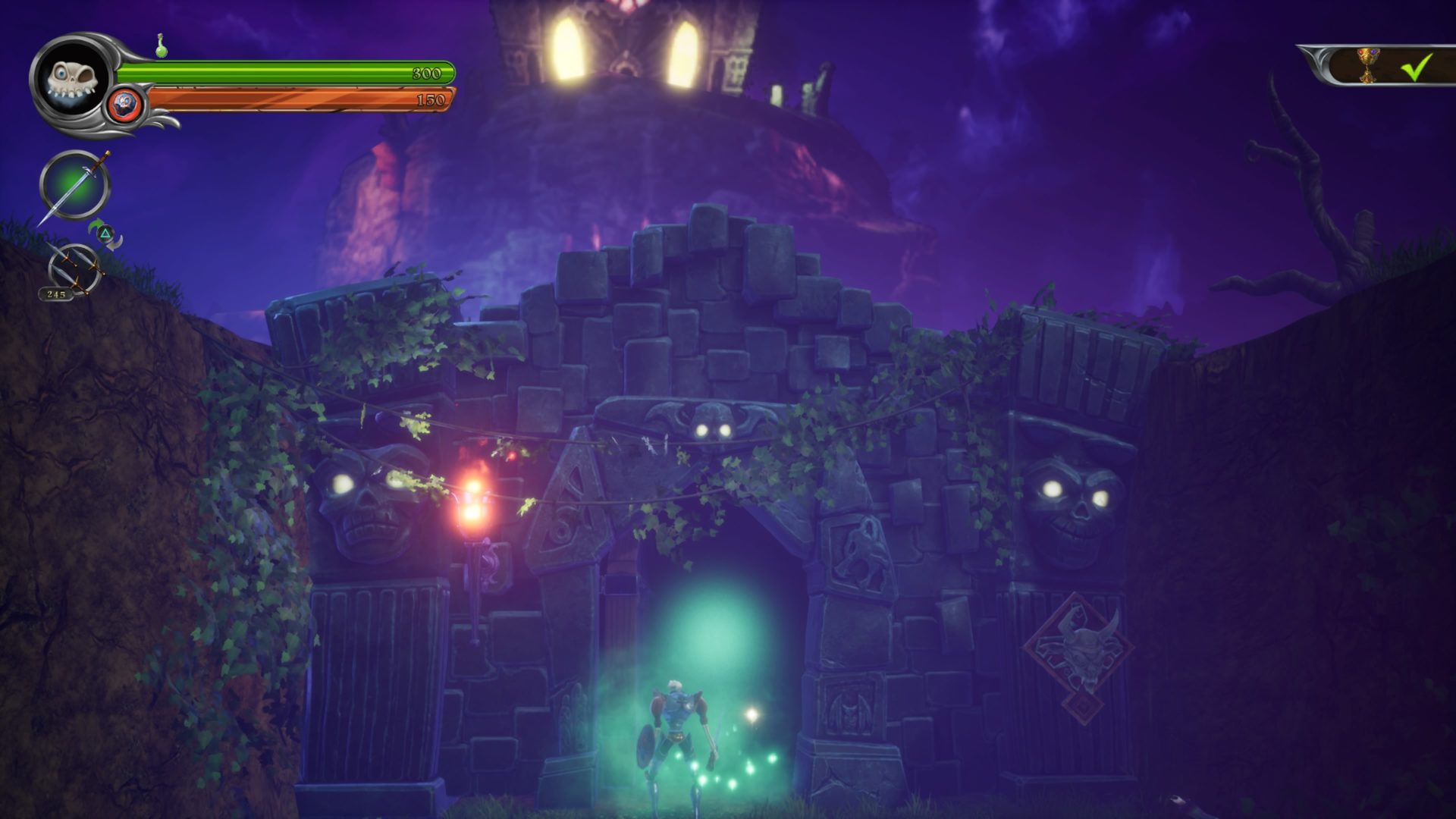Click the skull character portrait
This screenshot has height=819, width=1456.
[72, 80]
